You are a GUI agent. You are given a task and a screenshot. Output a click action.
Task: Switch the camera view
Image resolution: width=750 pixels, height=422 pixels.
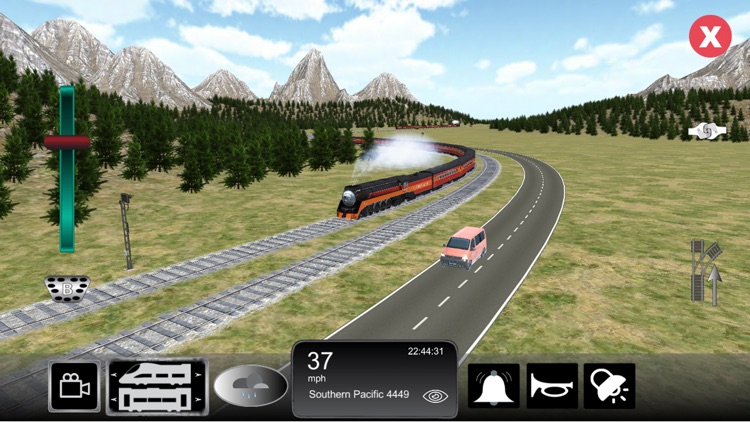tap(74, 387)
